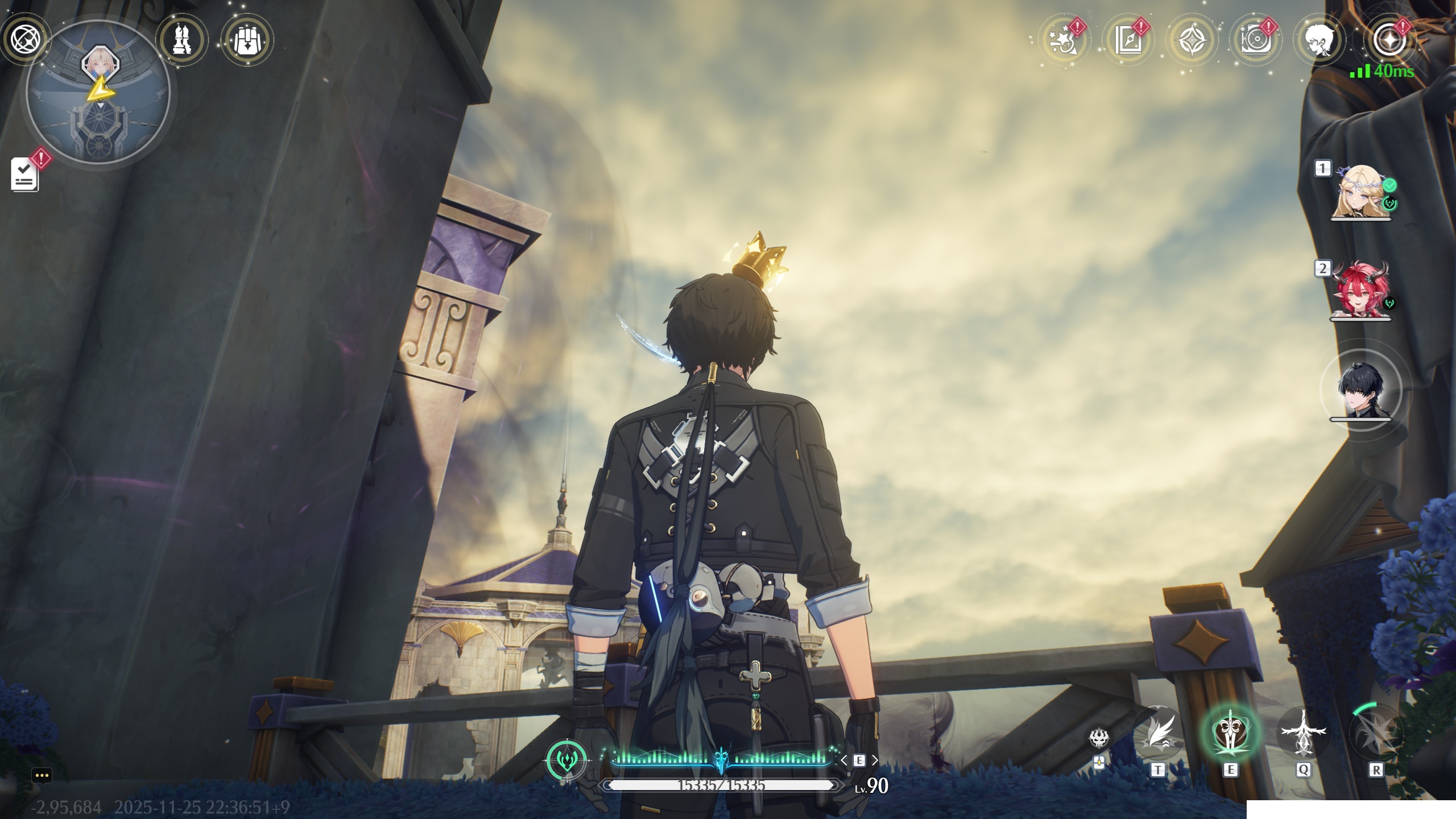Click the chess pieces icon
The height and width of the screenshot is (819, 1456).
point(182,40)
